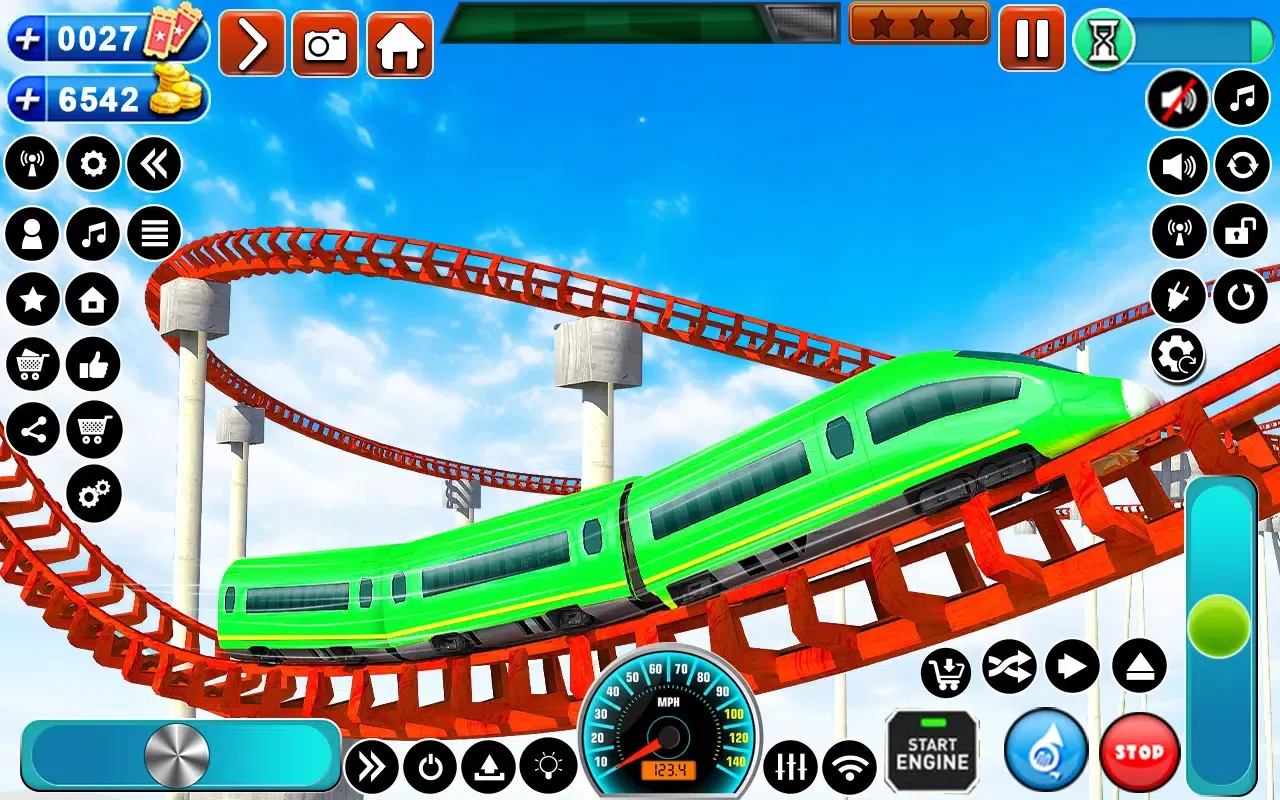Select the shuffle arrows icon
The height and width of the screenshot is (800, 1280).
(x=1008, y=667)
